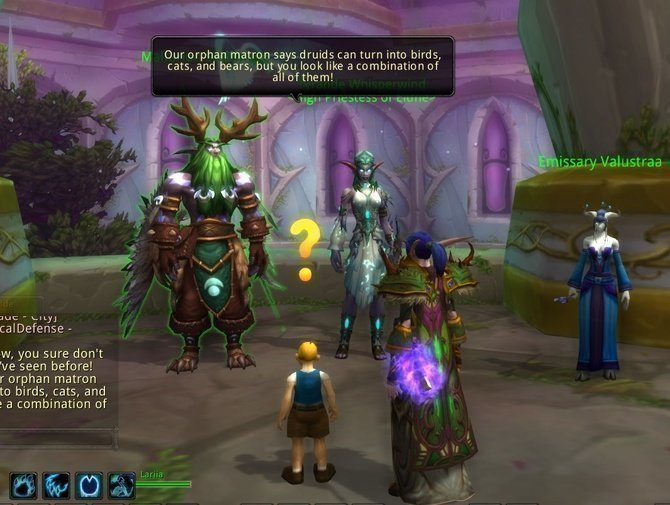
Task: Click the chat input box
Action: pyautogui.click(x=57, y=438)
